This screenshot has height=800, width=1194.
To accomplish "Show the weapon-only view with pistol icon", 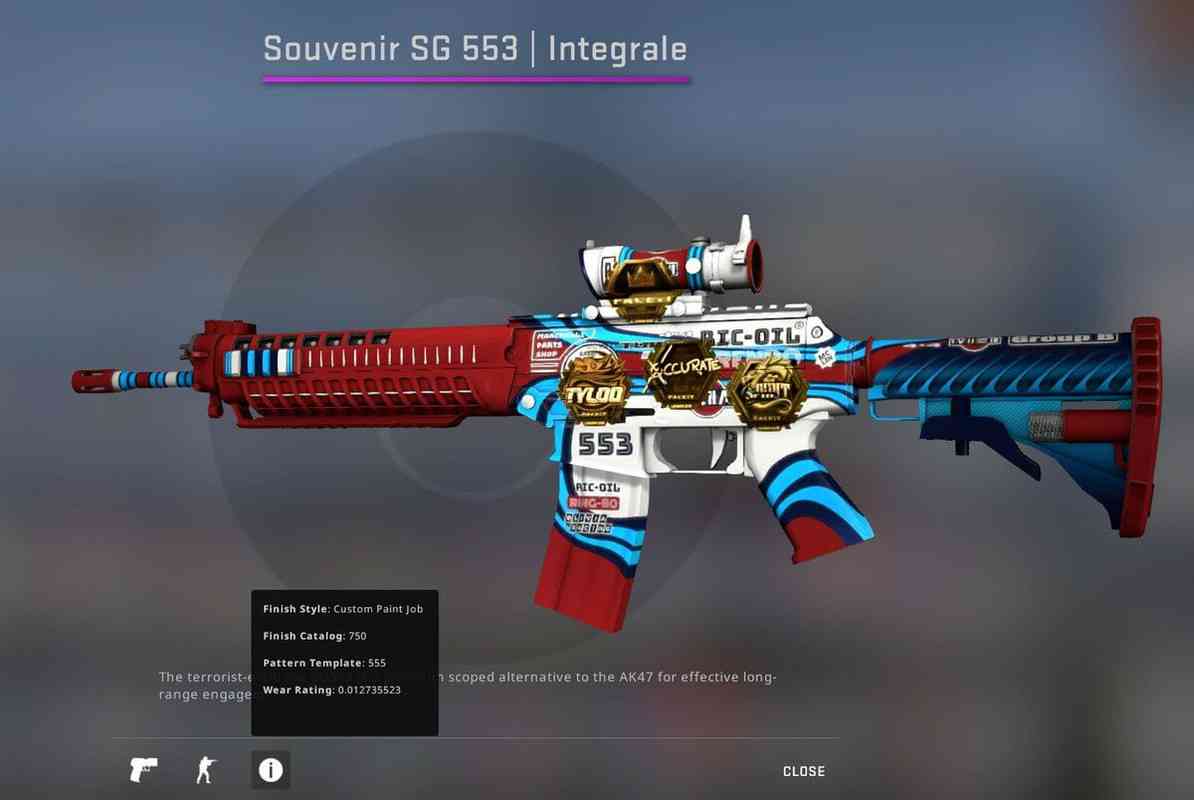I will point(144,770).
